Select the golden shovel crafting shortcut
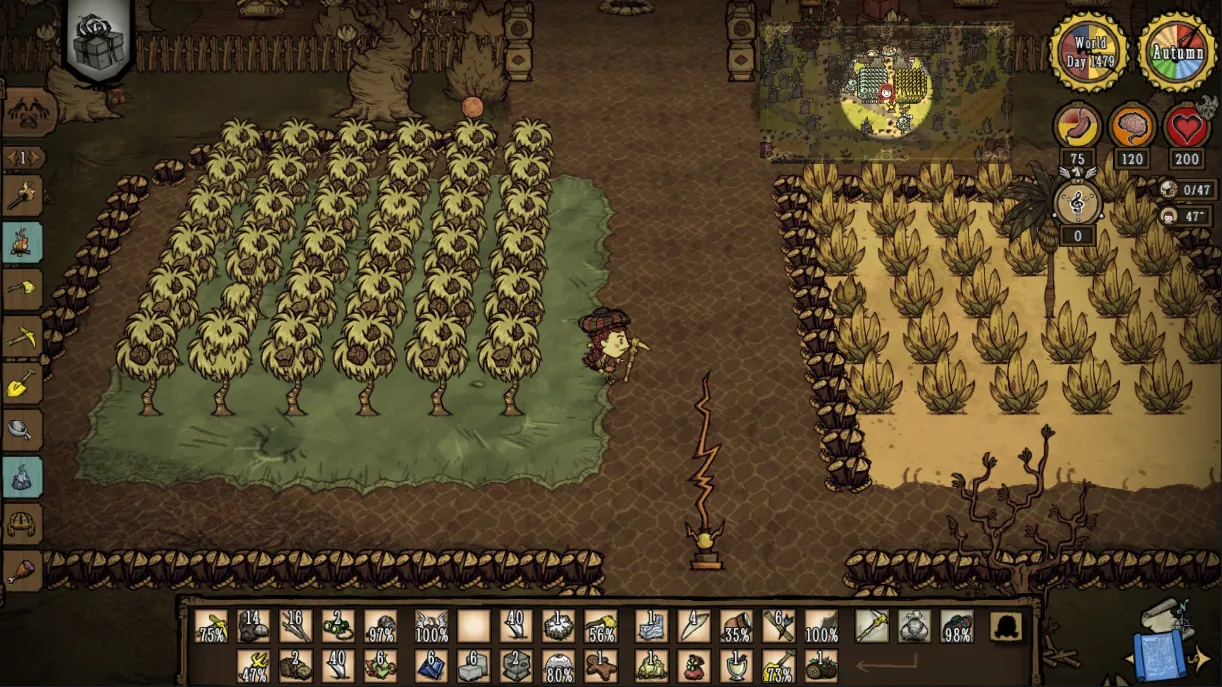 (x=23, y=384)
